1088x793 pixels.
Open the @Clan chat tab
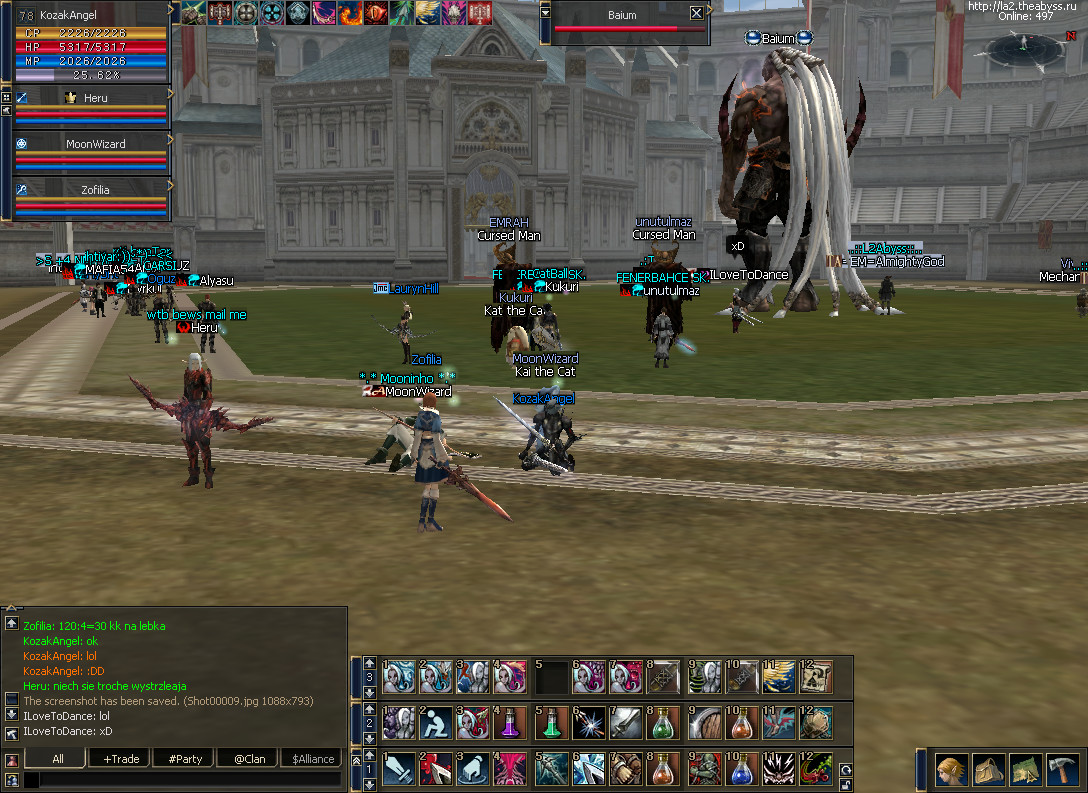coord(249,759)
